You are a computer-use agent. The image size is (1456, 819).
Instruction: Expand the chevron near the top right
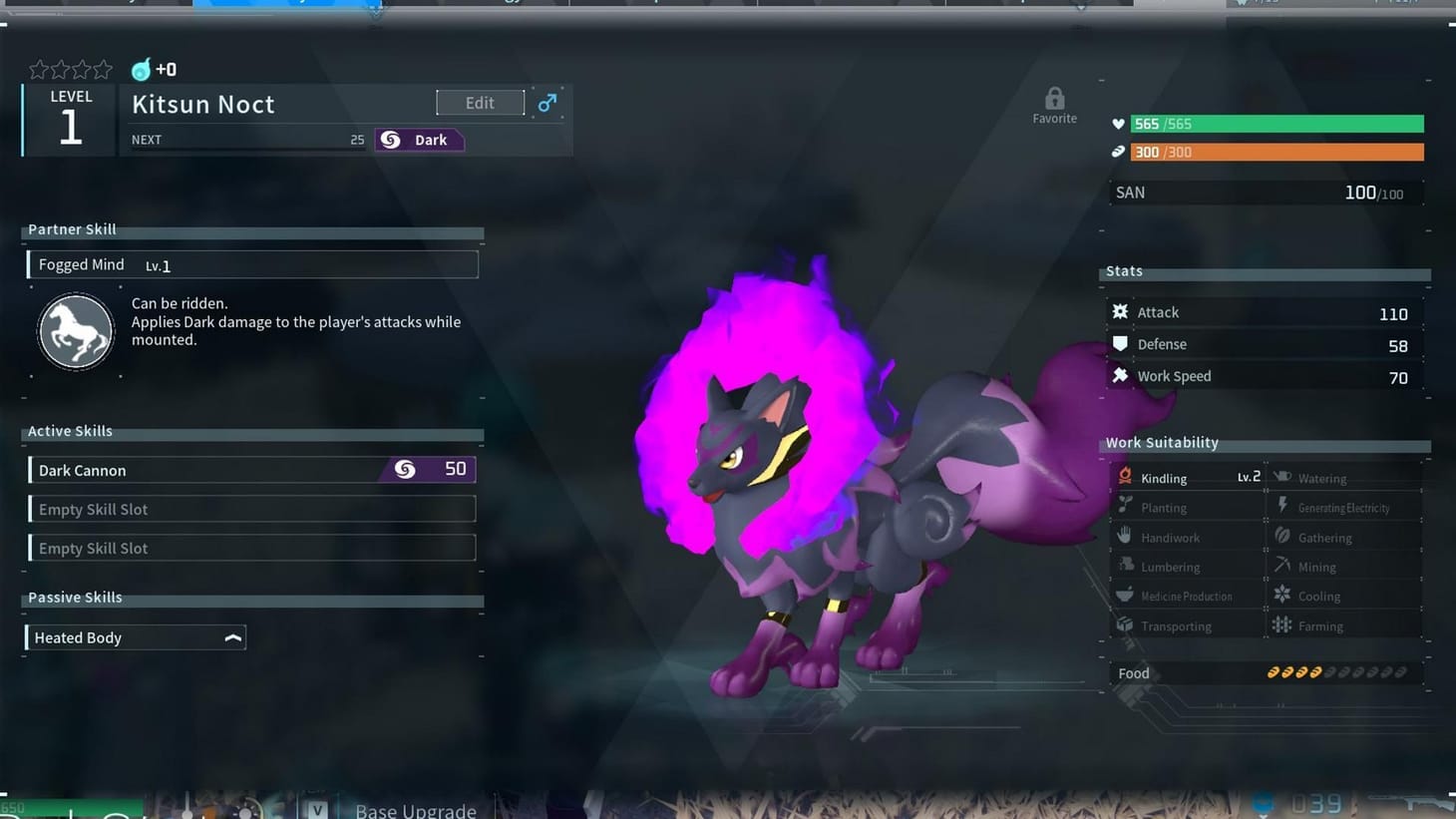pyautogui.click(x=1080, y=7)
